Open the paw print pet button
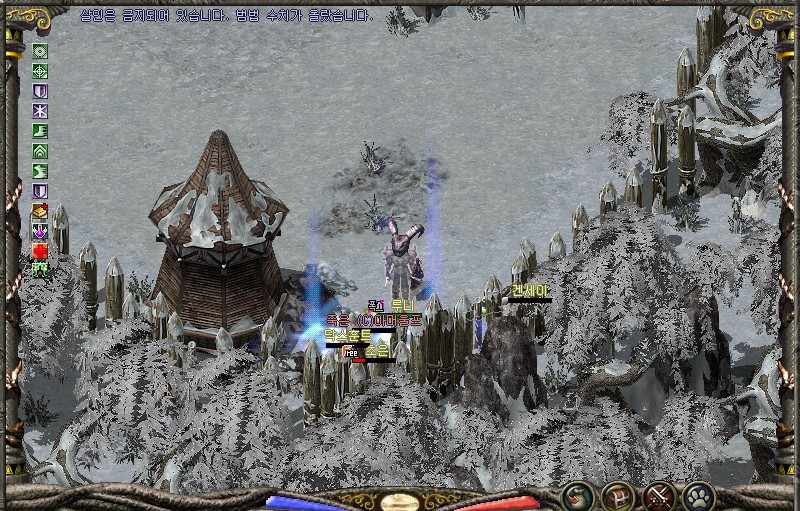 [698, 494]
